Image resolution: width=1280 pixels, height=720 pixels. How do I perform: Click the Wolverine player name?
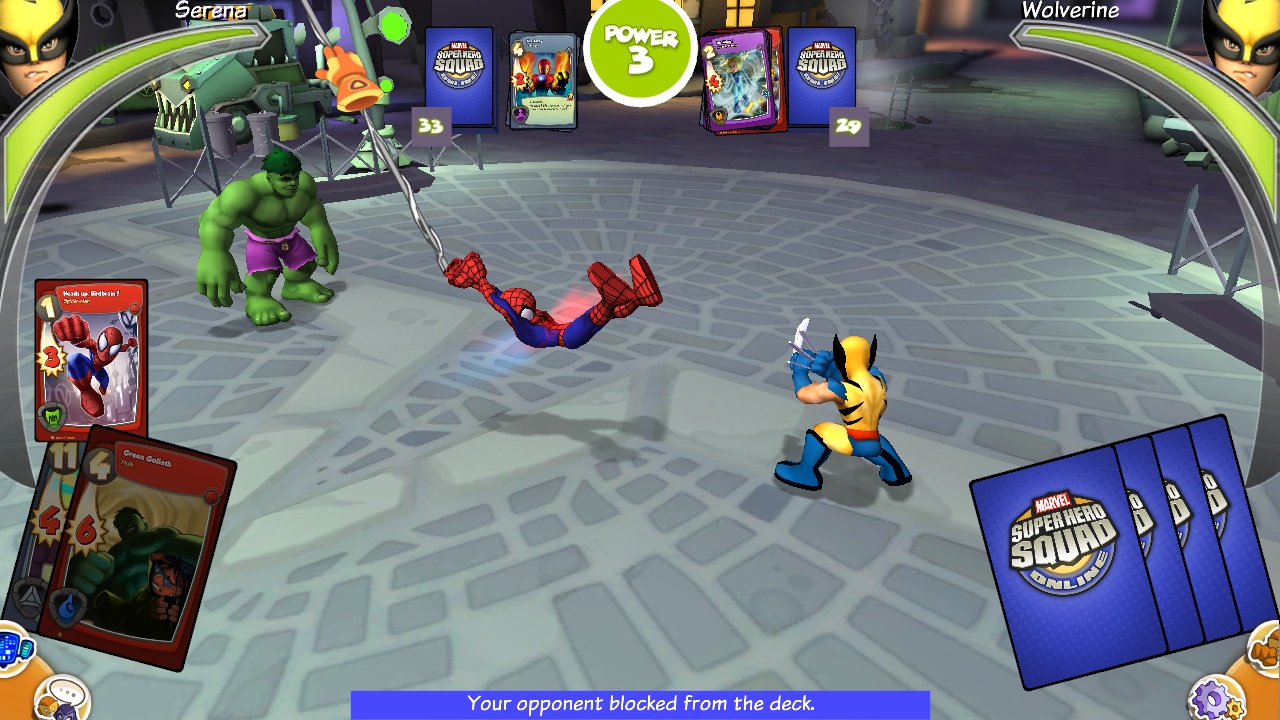tap(1071, 12)
